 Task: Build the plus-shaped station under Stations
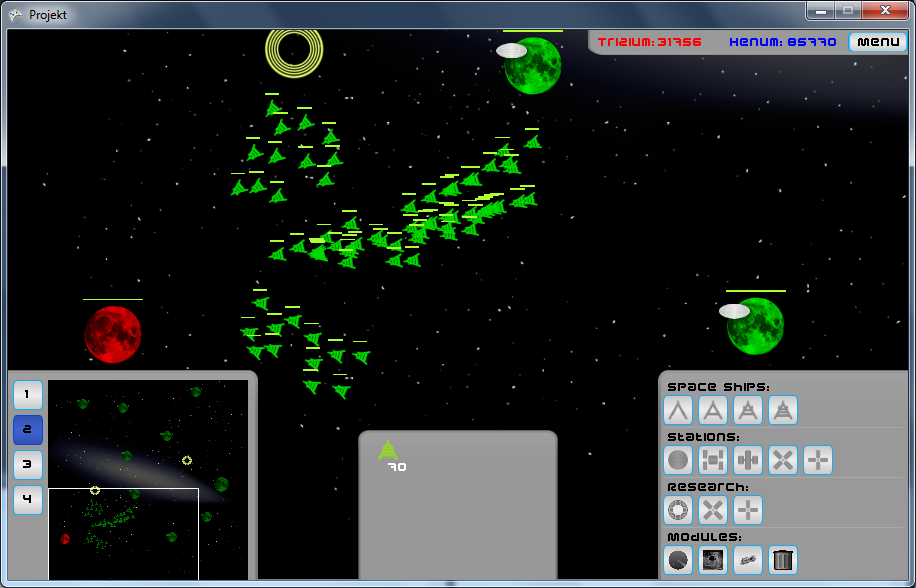(818, 460)
